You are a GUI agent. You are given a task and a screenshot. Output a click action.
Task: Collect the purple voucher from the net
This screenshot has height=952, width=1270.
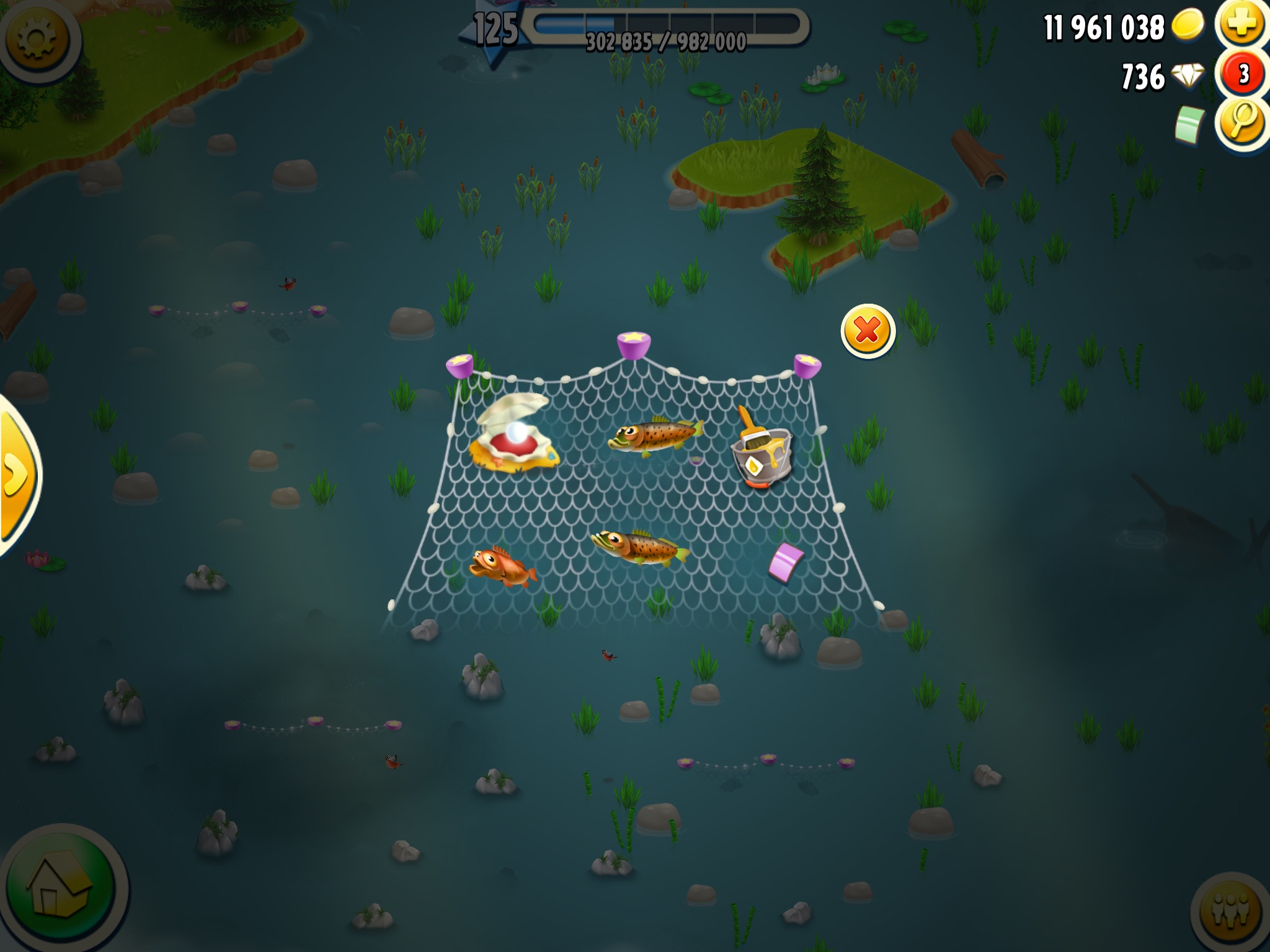(x=786, y=562)
